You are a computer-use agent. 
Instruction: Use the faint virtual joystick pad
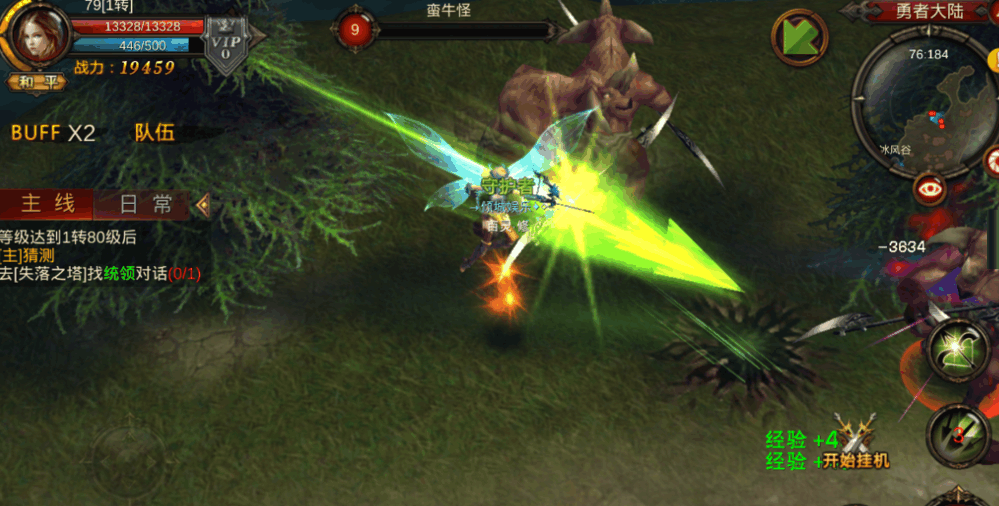click(130, 457)
